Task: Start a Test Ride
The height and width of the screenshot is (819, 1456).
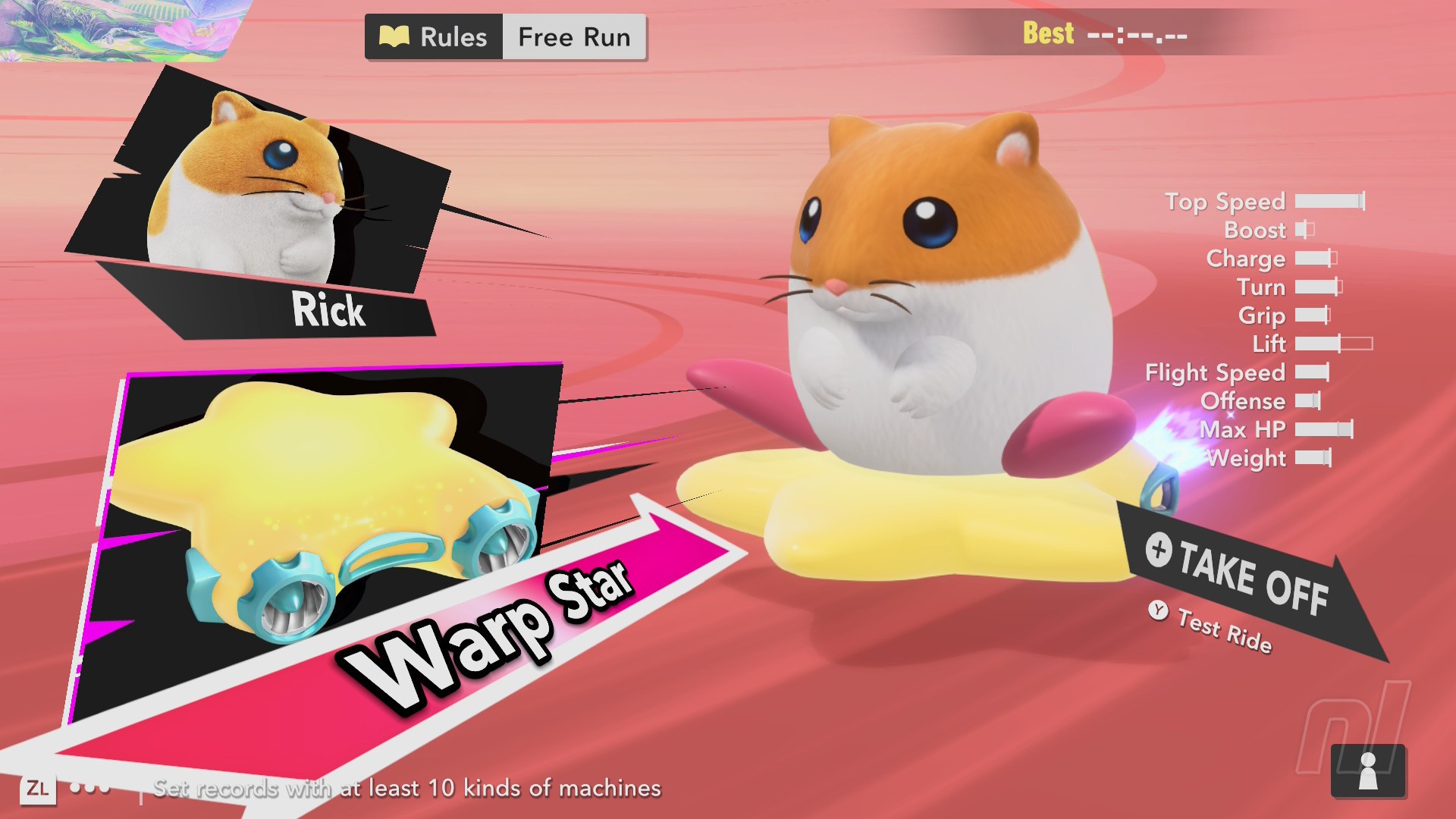Action: click(x=1212, y=626)
